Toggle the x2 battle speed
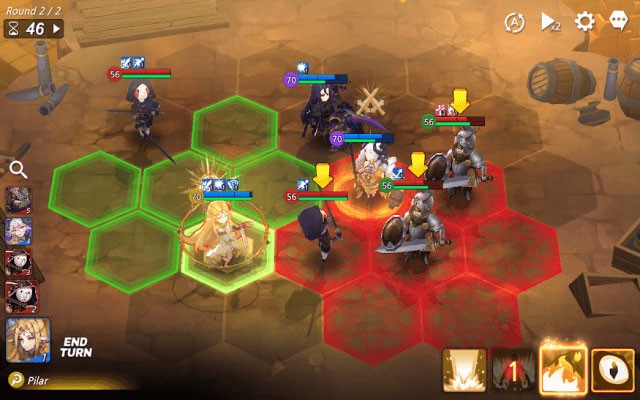The height and width of the screenshot is (400, 640). coord(550,21)
